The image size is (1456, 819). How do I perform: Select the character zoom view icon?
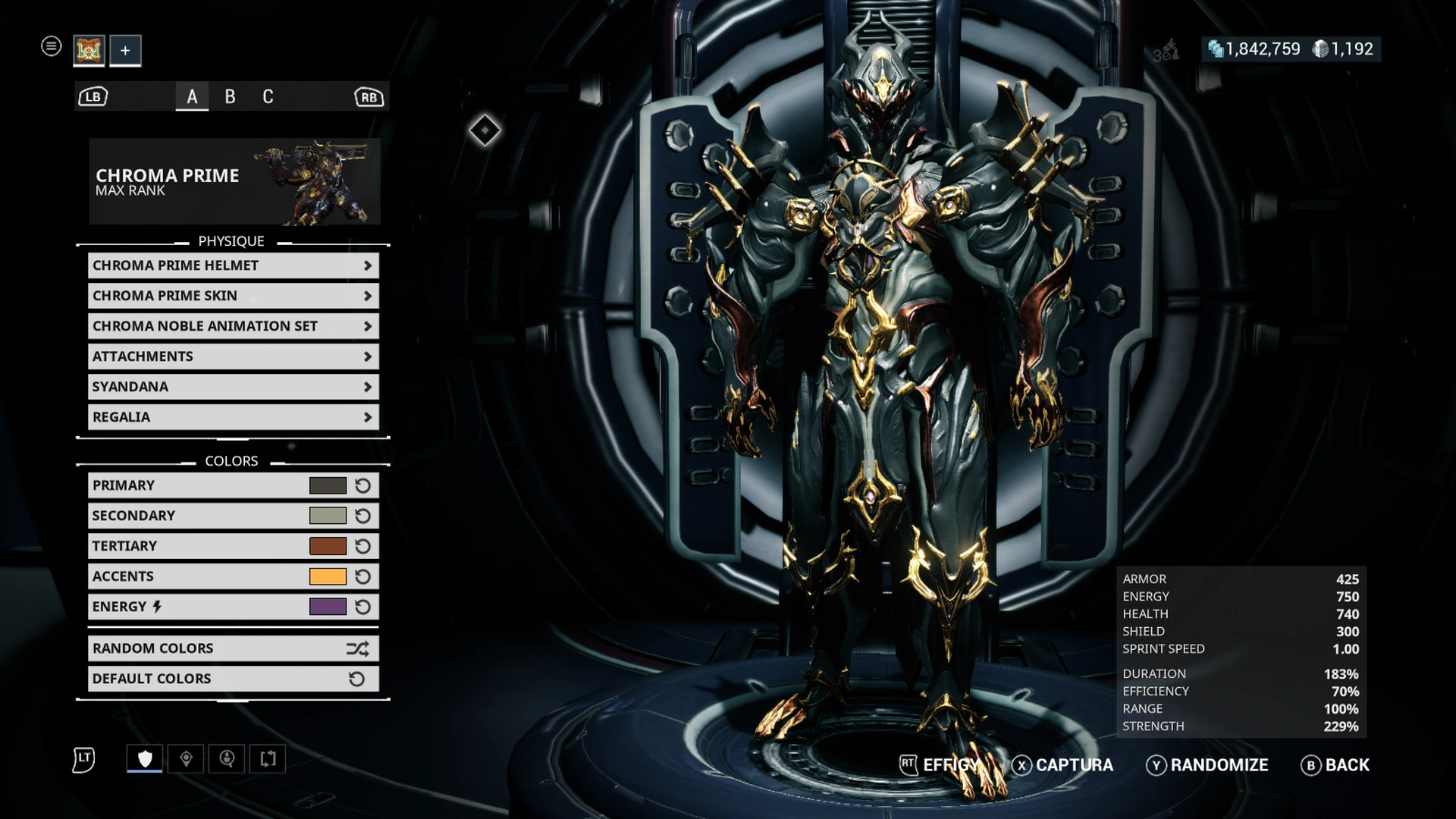pyautogui.click(x=227, y=758)
